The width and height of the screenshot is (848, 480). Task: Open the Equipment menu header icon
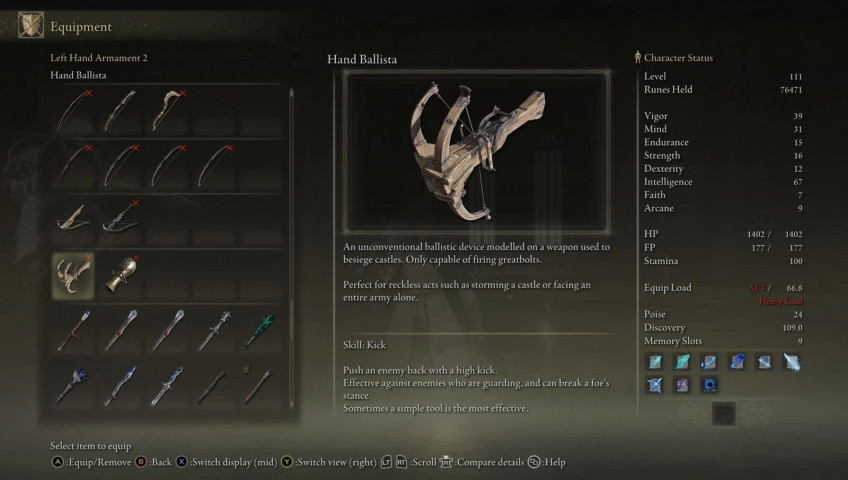[31, 26]
